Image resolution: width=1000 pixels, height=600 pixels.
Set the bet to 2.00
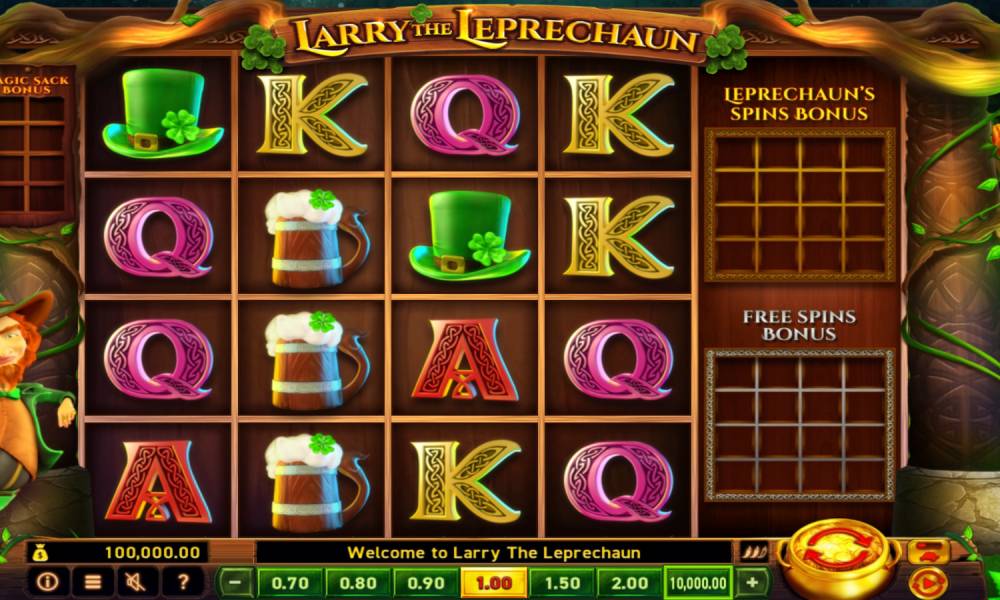(628, 582)
